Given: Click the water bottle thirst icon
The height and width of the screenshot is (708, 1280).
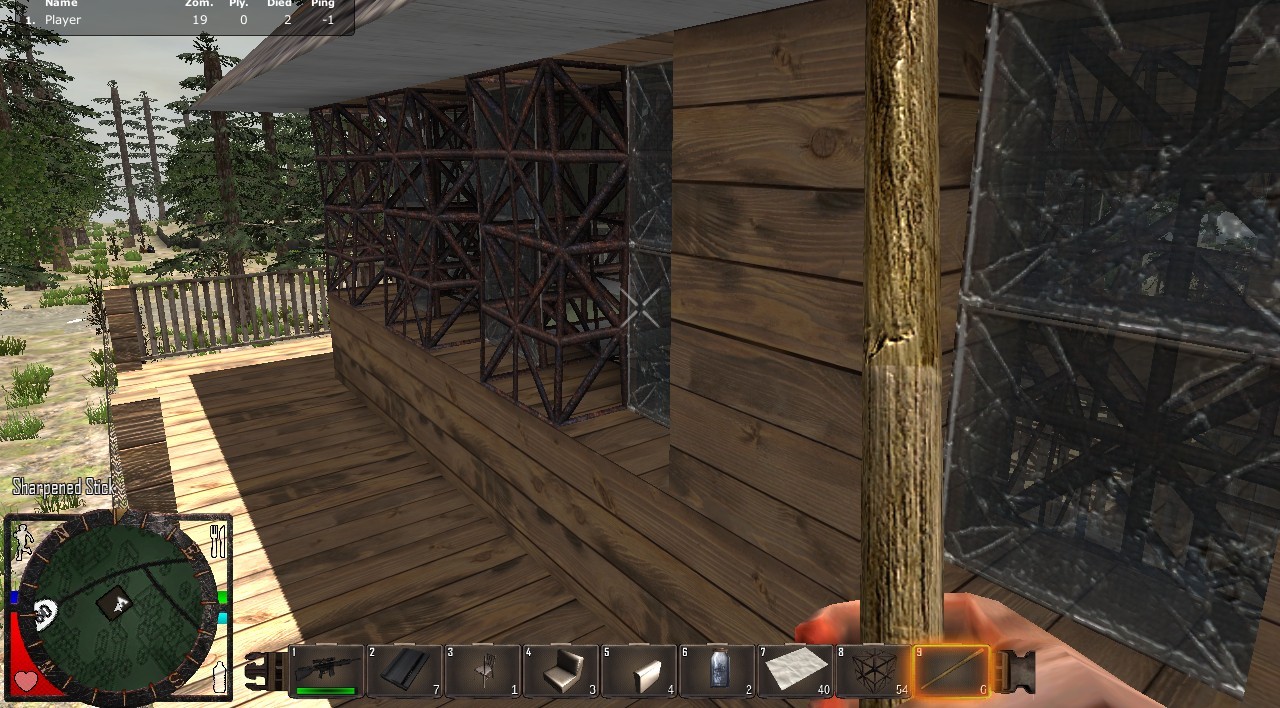Looking at the screenshot, I should 219,677.
